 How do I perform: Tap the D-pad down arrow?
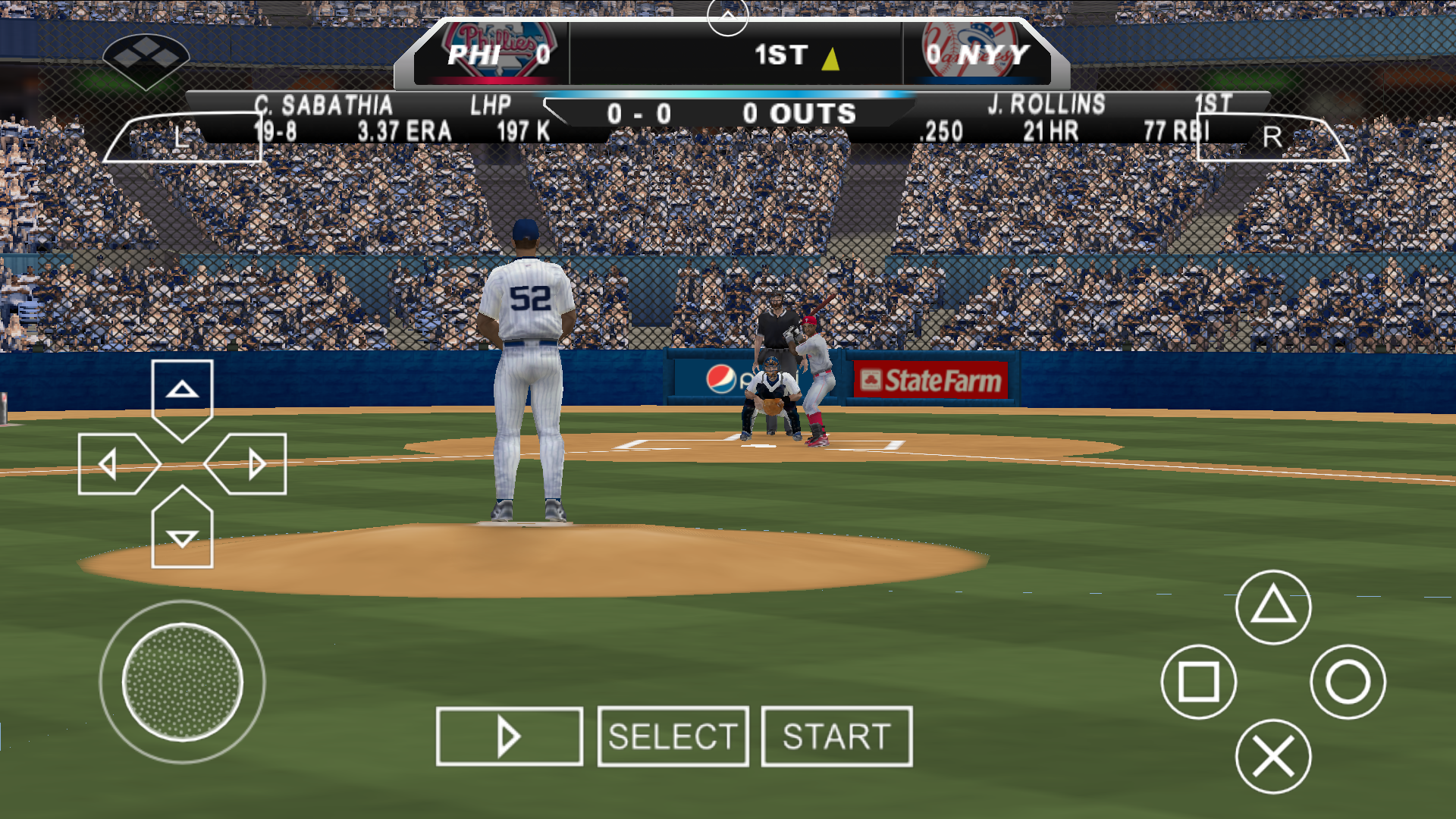click(182, 534)
